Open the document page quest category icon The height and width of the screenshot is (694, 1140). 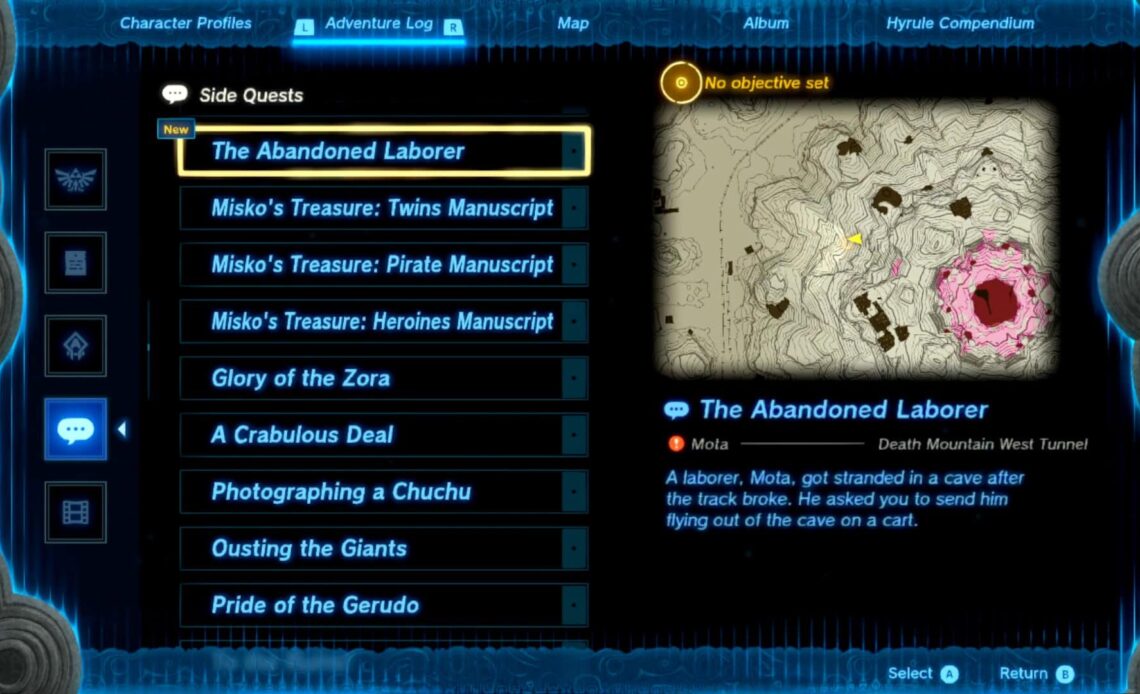75,263
